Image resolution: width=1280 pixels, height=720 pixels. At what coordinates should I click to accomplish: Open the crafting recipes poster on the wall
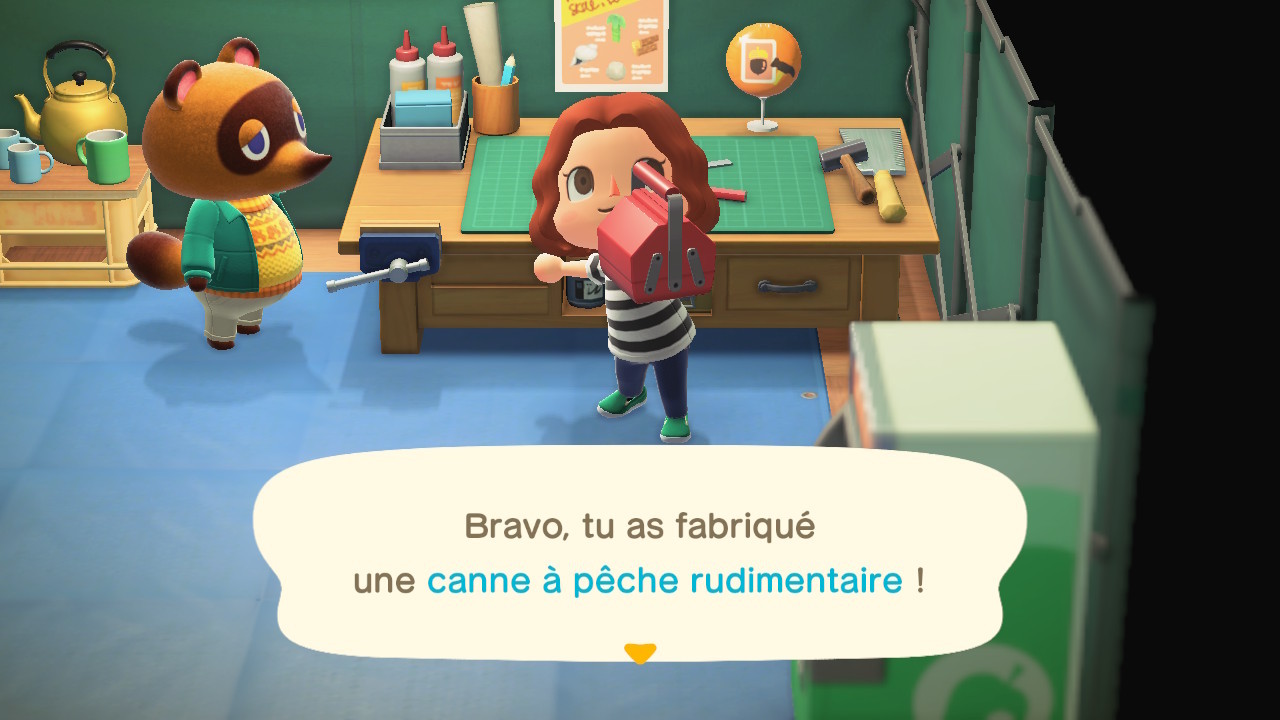(x=610, y=45)
